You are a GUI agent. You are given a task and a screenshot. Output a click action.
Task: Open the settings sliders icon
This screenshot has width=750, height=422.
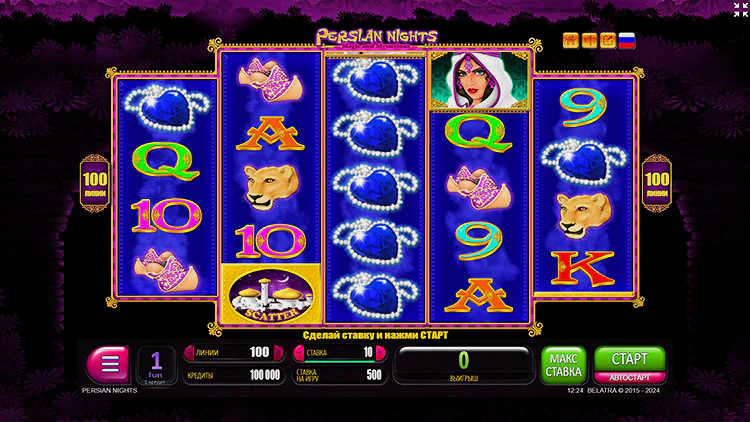[590, 41]
